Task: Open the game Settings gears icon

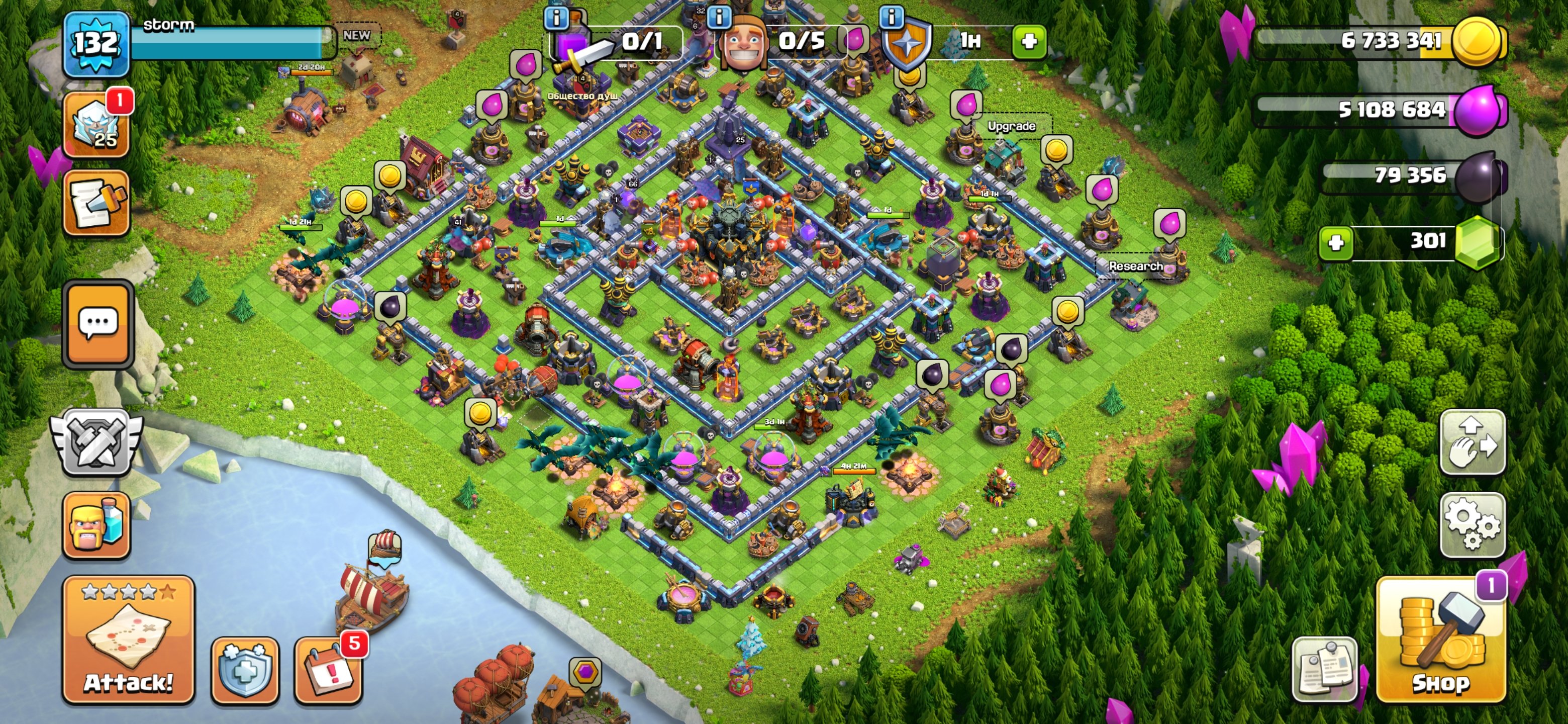Action: (x=1473, y=525)
